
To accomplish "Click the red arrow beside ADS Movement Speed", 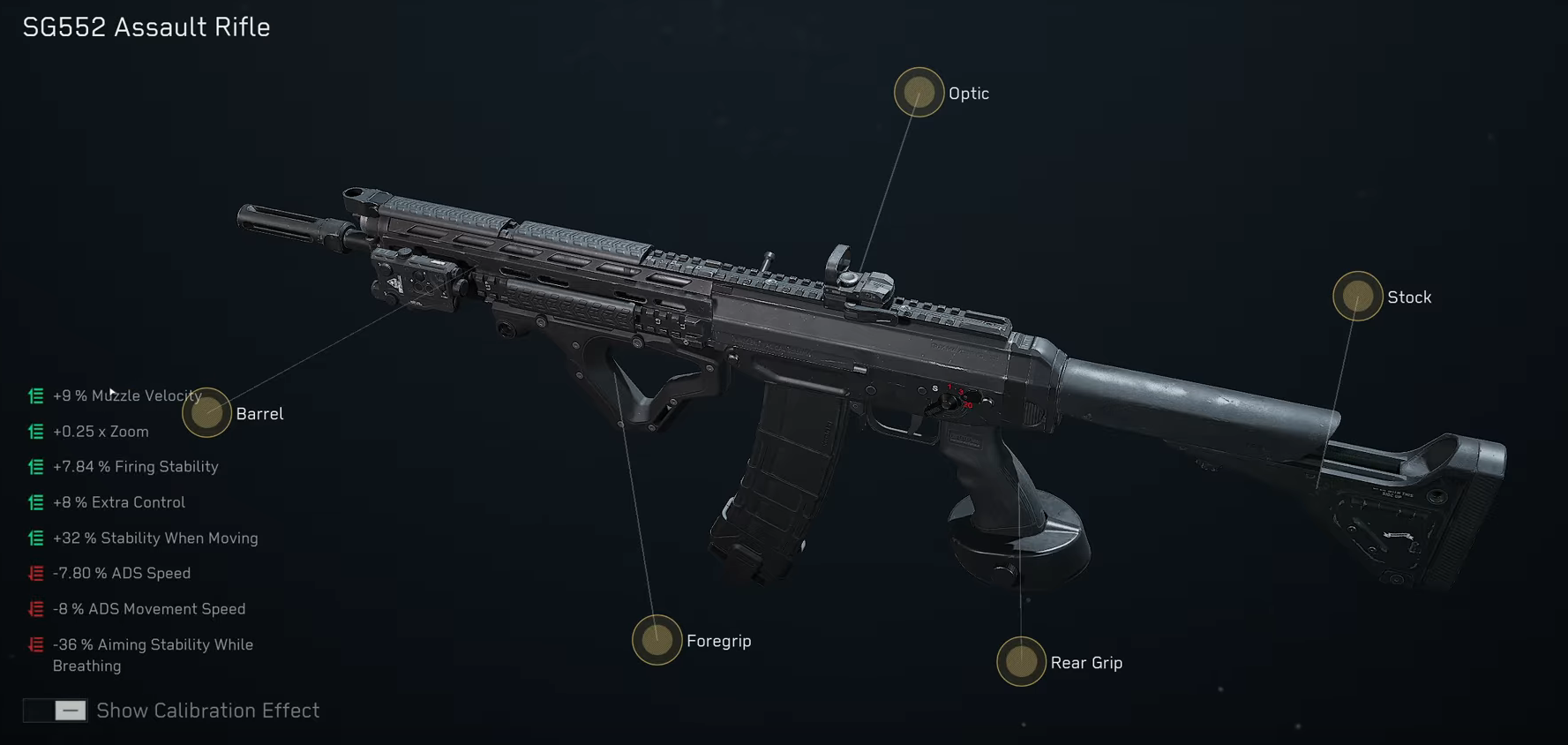I will (x=35, y=609).
